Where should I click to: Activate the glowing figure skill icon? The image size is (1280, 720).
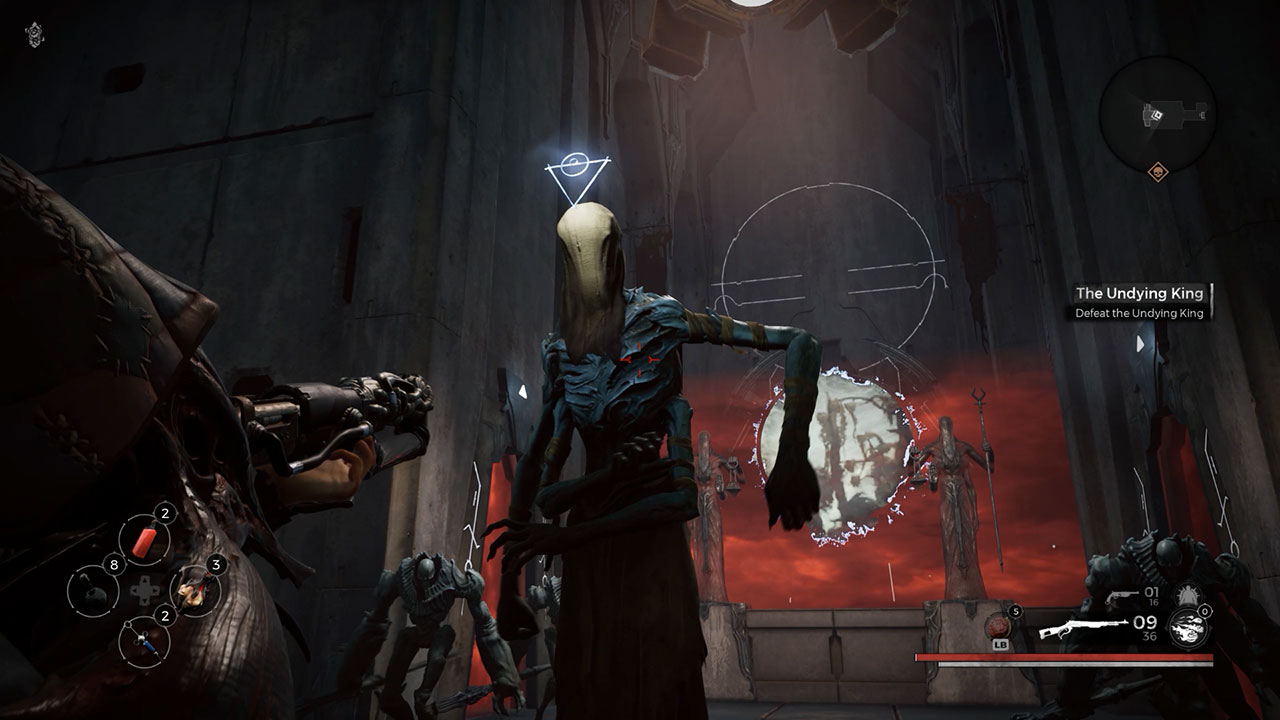click(1188, 595)
